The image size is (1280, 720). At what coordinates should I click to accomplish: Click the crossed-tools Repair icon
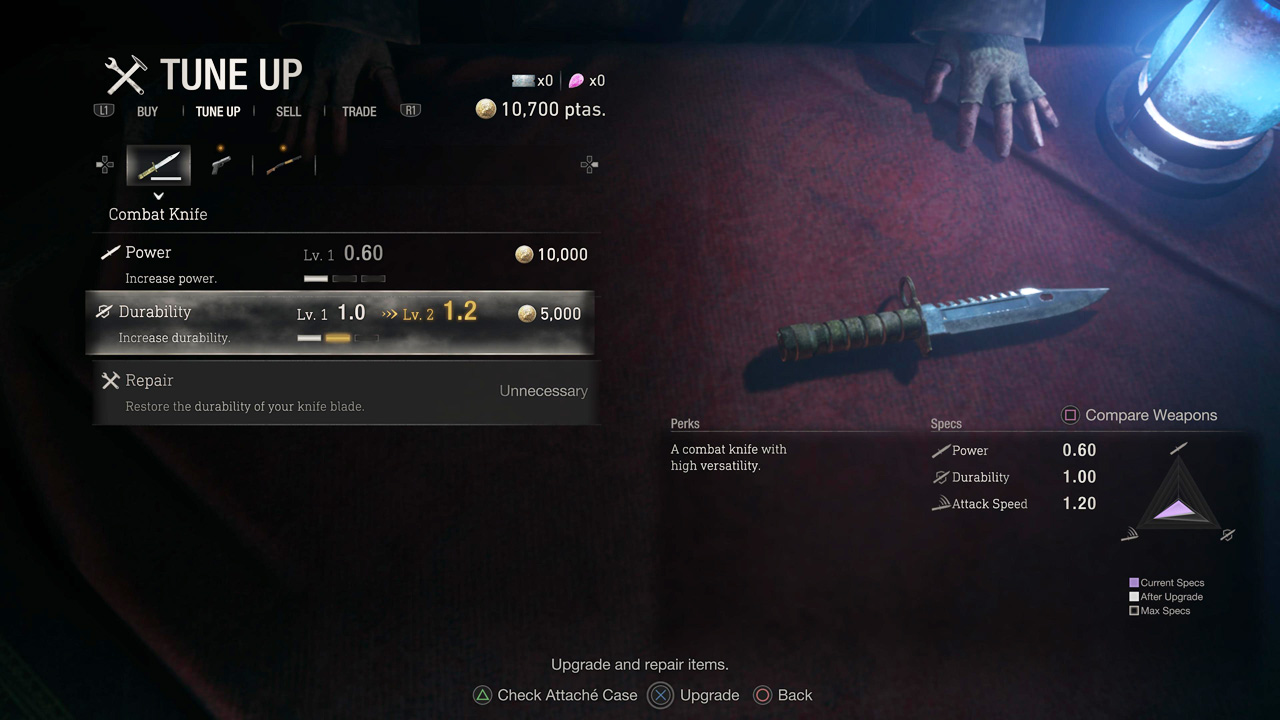coord(111,379)
